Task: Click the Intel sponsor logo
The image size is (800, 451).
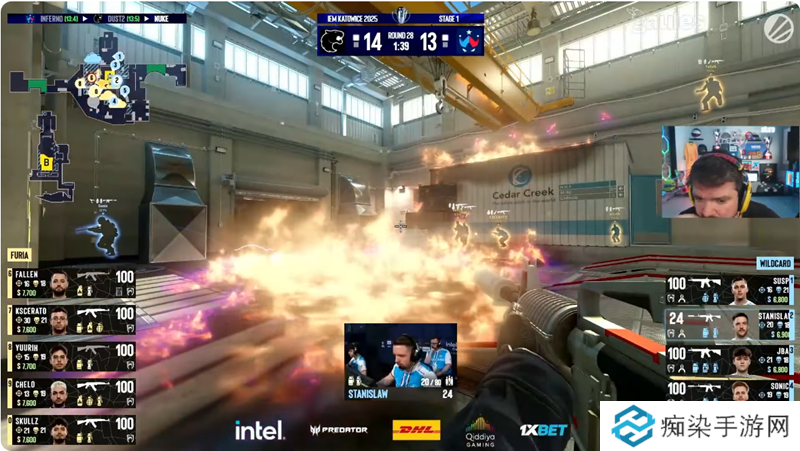Action: click(256, 430)
